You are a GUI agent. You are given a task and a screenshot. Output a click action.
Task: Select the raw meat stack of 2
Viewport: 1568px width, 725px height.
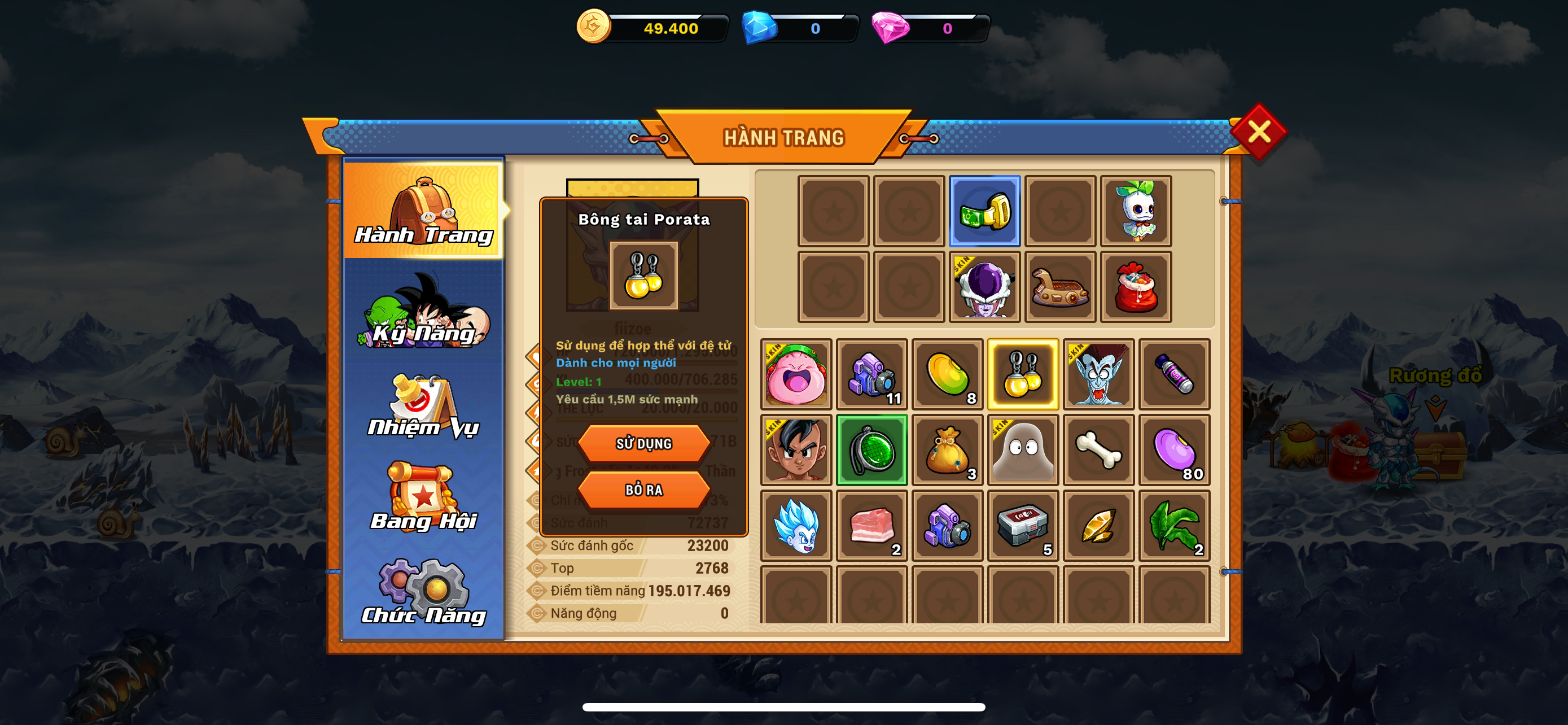click(871, 525)
